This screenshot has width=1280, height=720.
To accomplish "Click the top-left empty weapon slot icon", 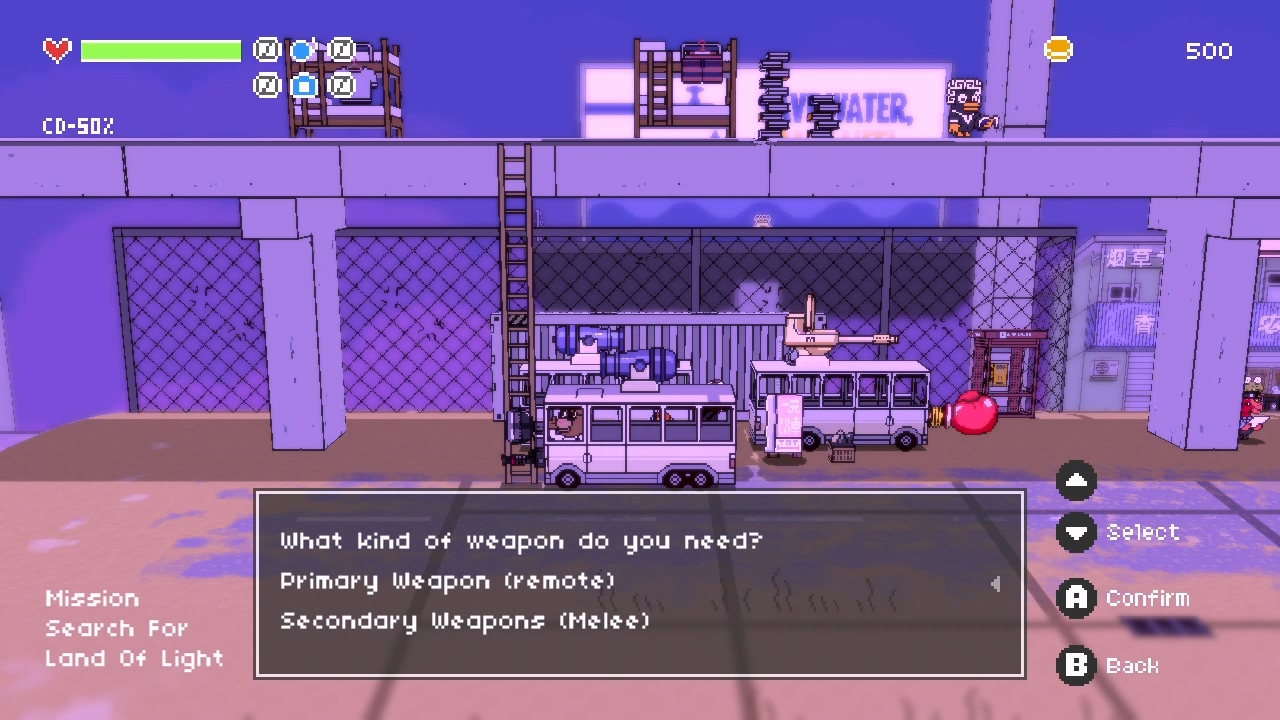I will pyautogui.click(x=266, y=49).
